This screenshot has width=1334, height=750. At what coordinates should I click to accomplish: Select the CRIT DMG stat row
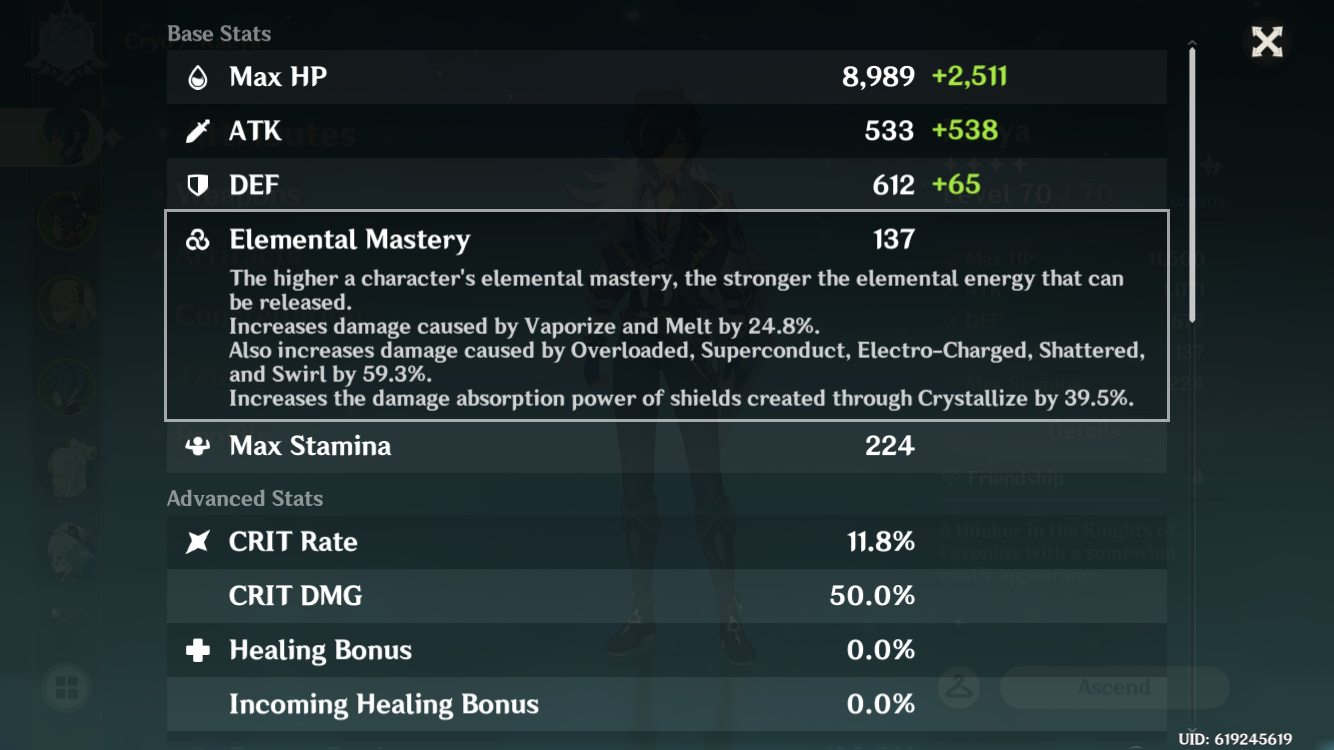(x=667, y=595)
